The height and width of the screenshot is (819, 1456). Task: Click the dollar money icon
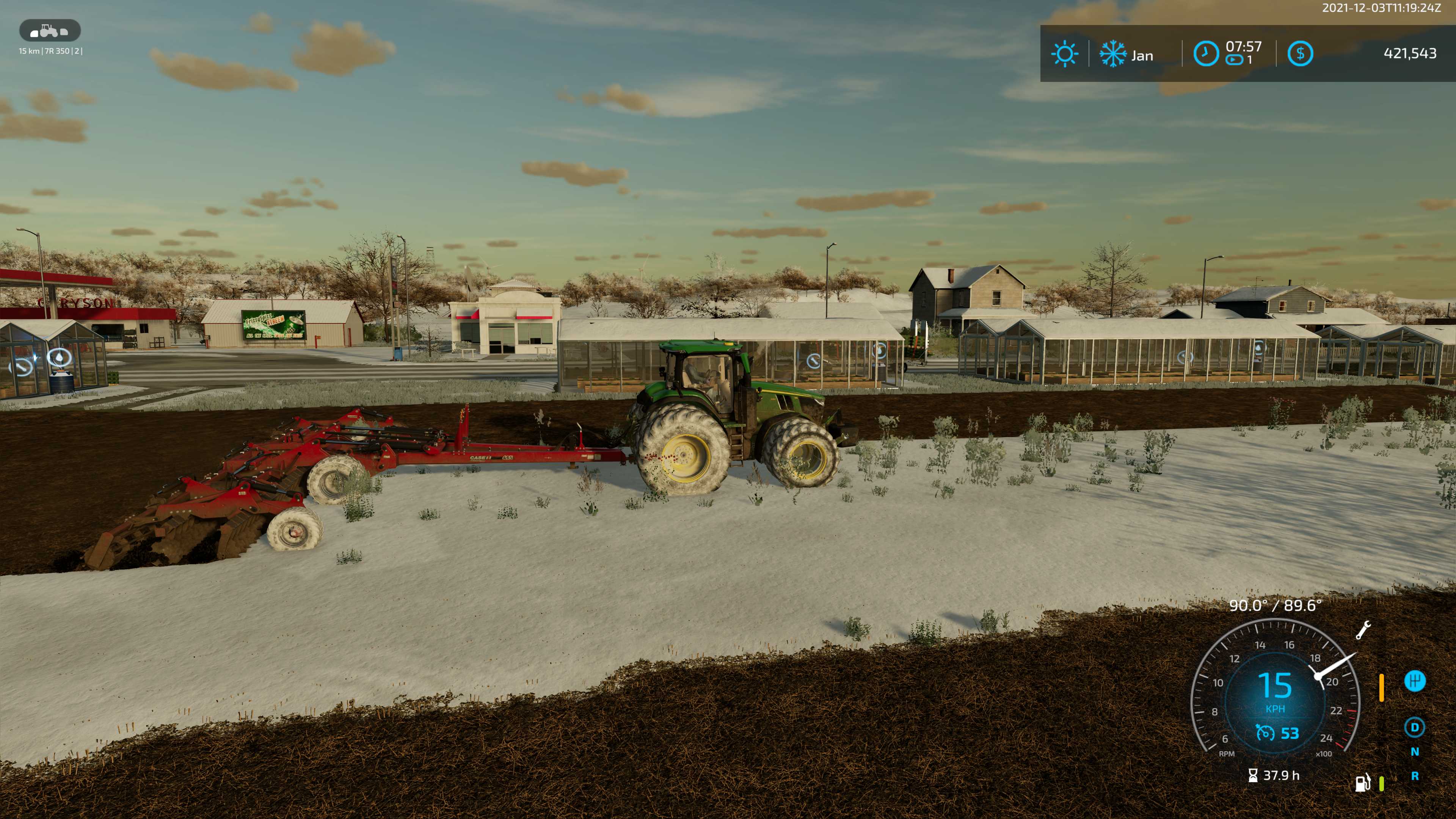[1300, 54]
